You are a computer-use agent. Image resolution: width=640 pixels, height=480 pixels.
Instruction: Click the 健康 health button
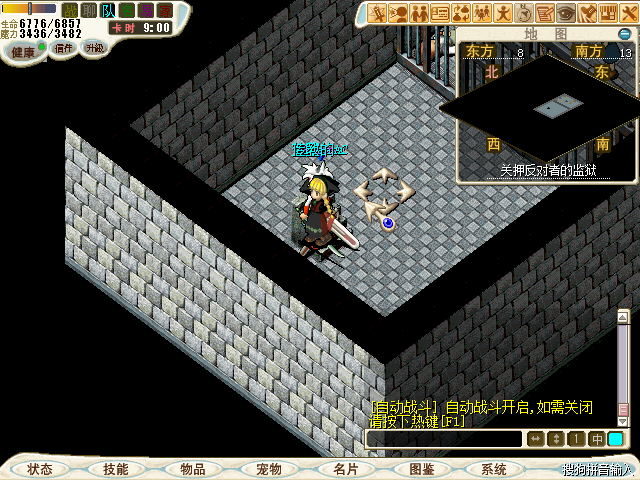pyautogui.click(x=23, y=50)
